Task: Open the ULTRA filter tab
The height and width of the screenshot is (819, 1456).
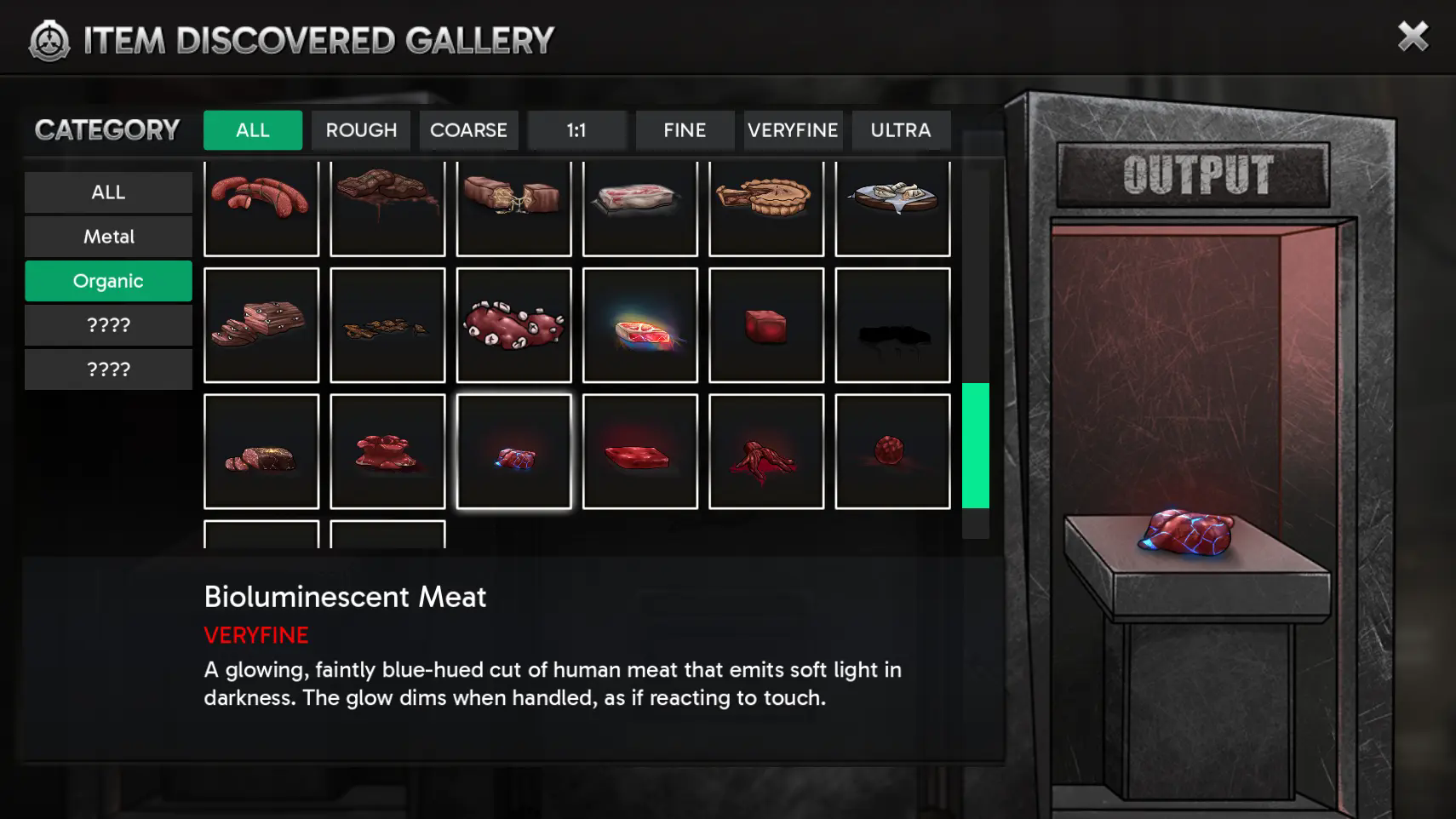Action: click(900, 130)
